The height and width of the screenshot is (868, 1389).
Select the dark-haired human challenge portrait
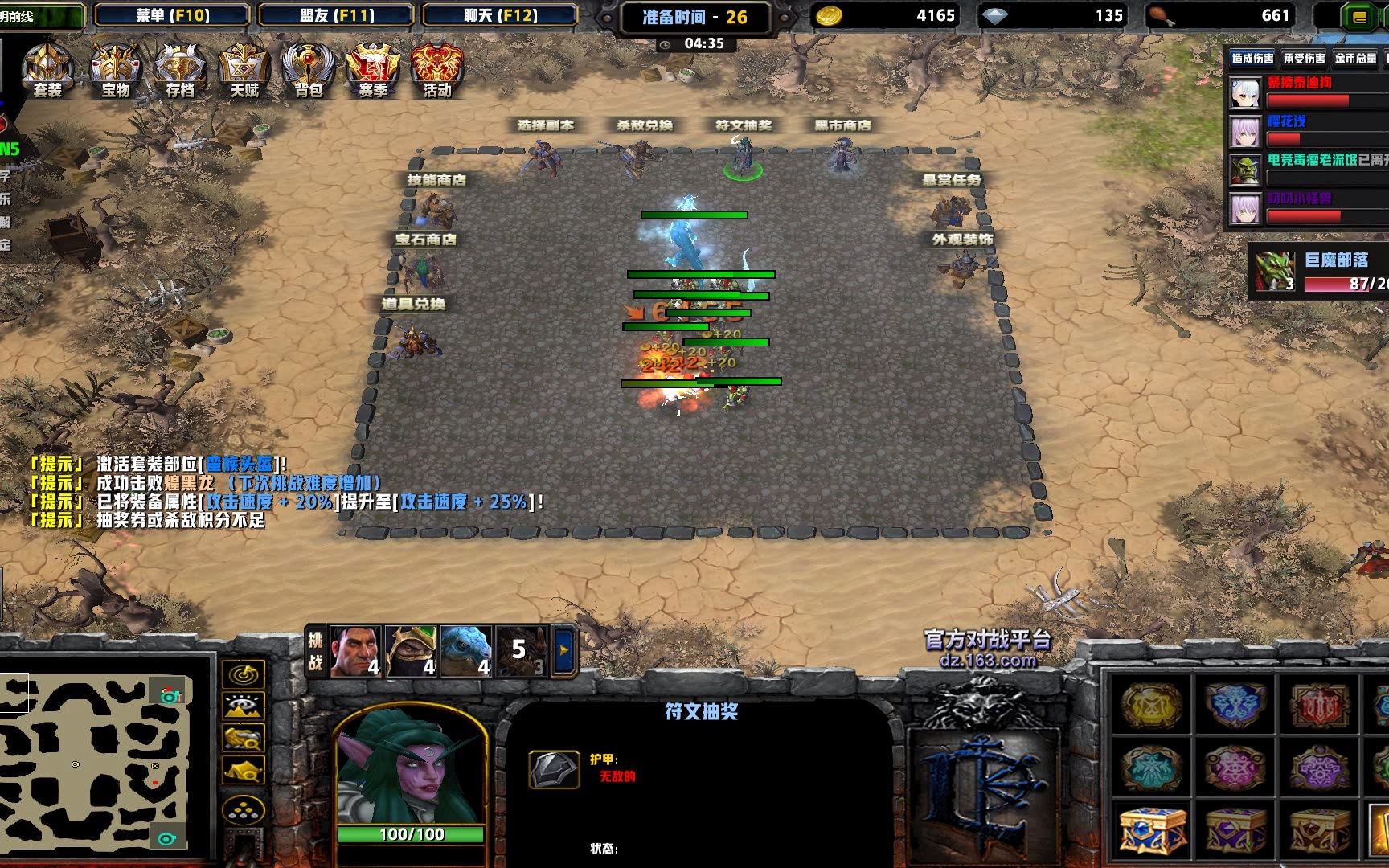coord(354,650)
